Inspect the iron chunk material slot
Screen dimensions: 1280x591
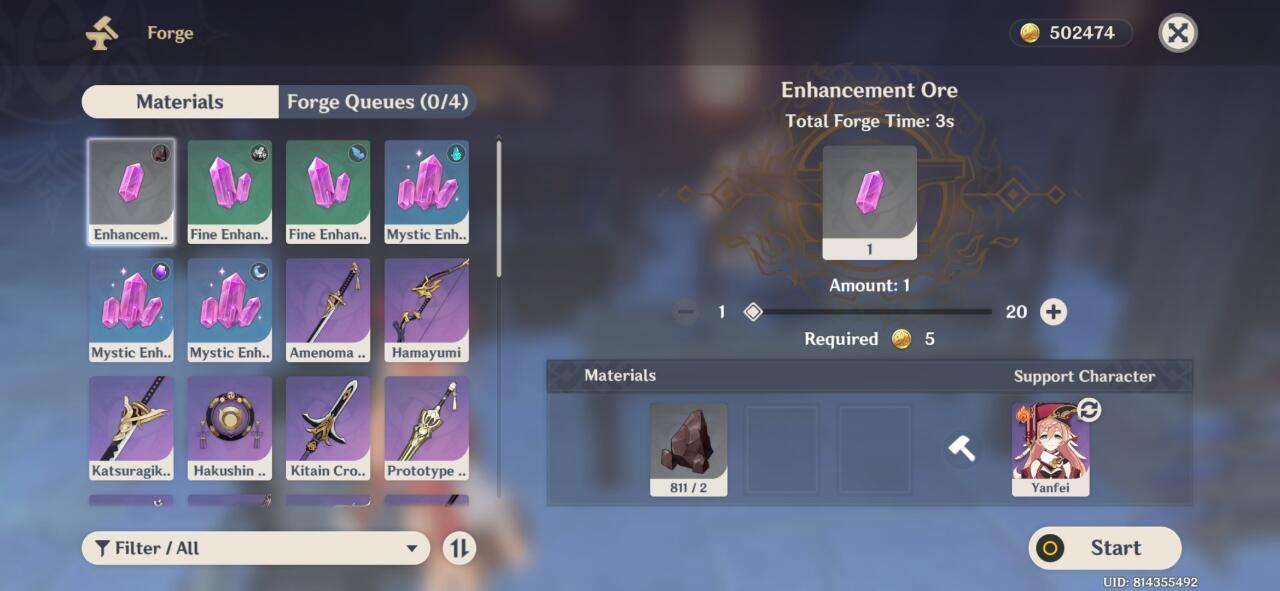point(689,449)
